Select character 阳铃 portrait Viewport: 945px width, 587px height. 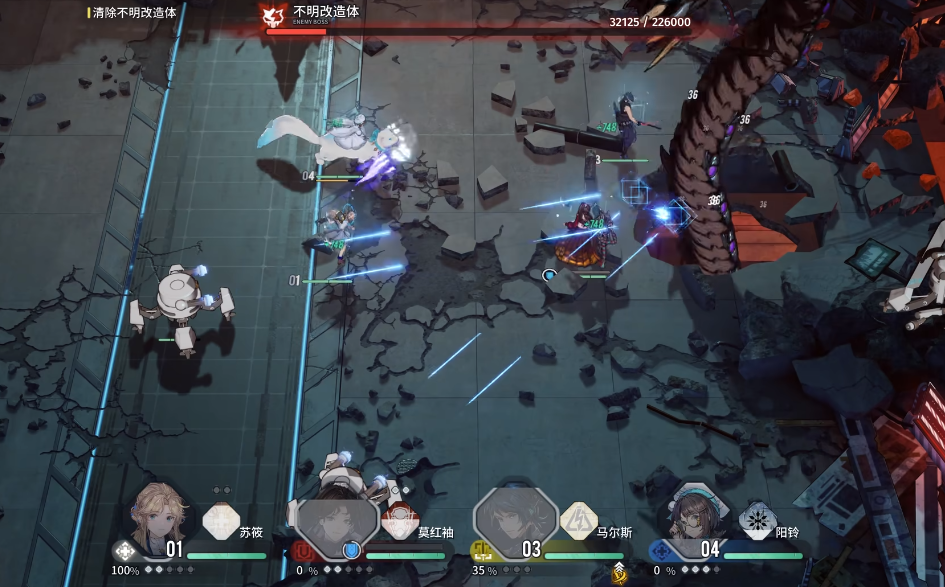(693, 518)
